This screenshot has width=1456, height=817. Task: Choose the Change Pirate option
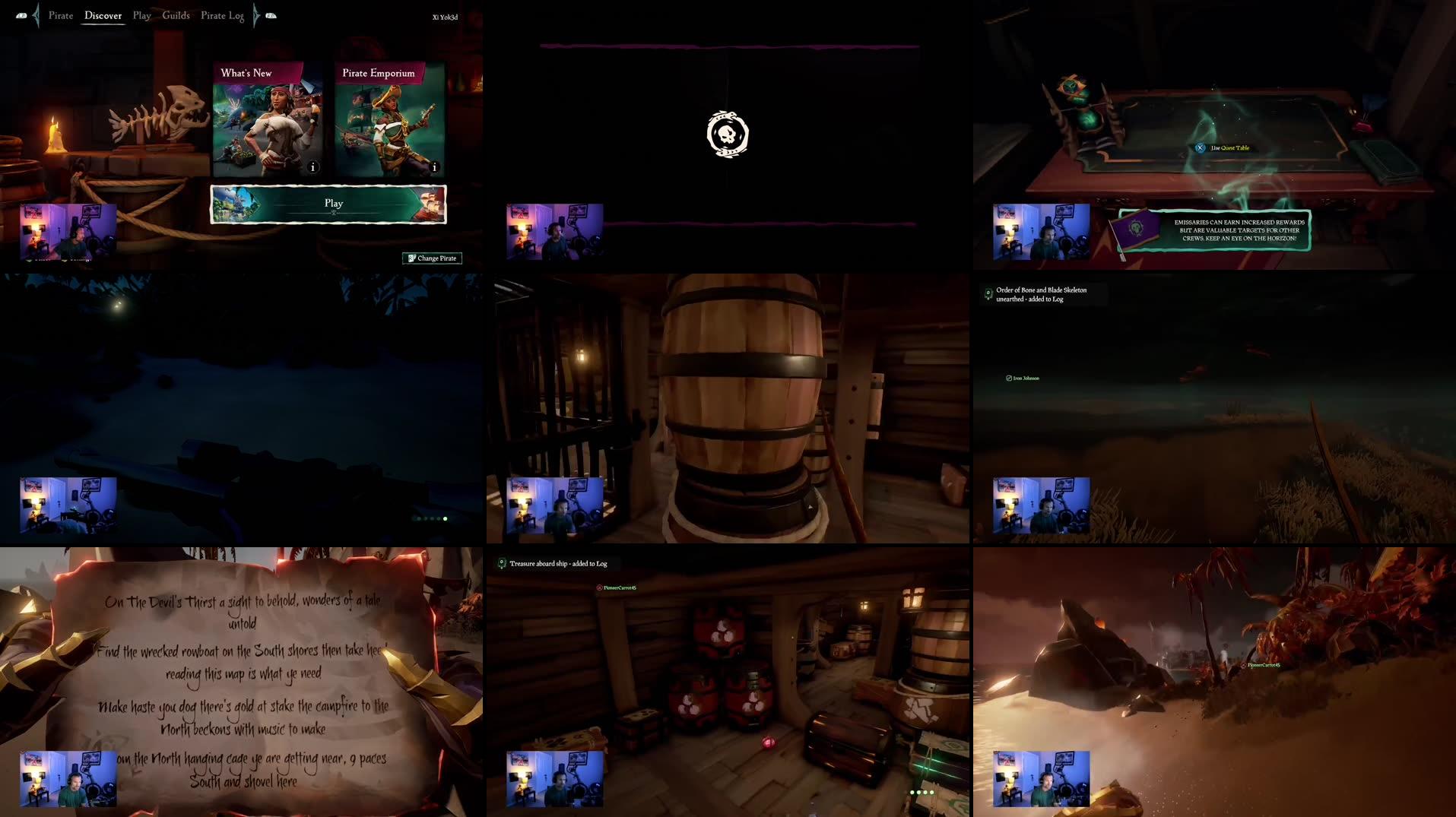[432, 258]
